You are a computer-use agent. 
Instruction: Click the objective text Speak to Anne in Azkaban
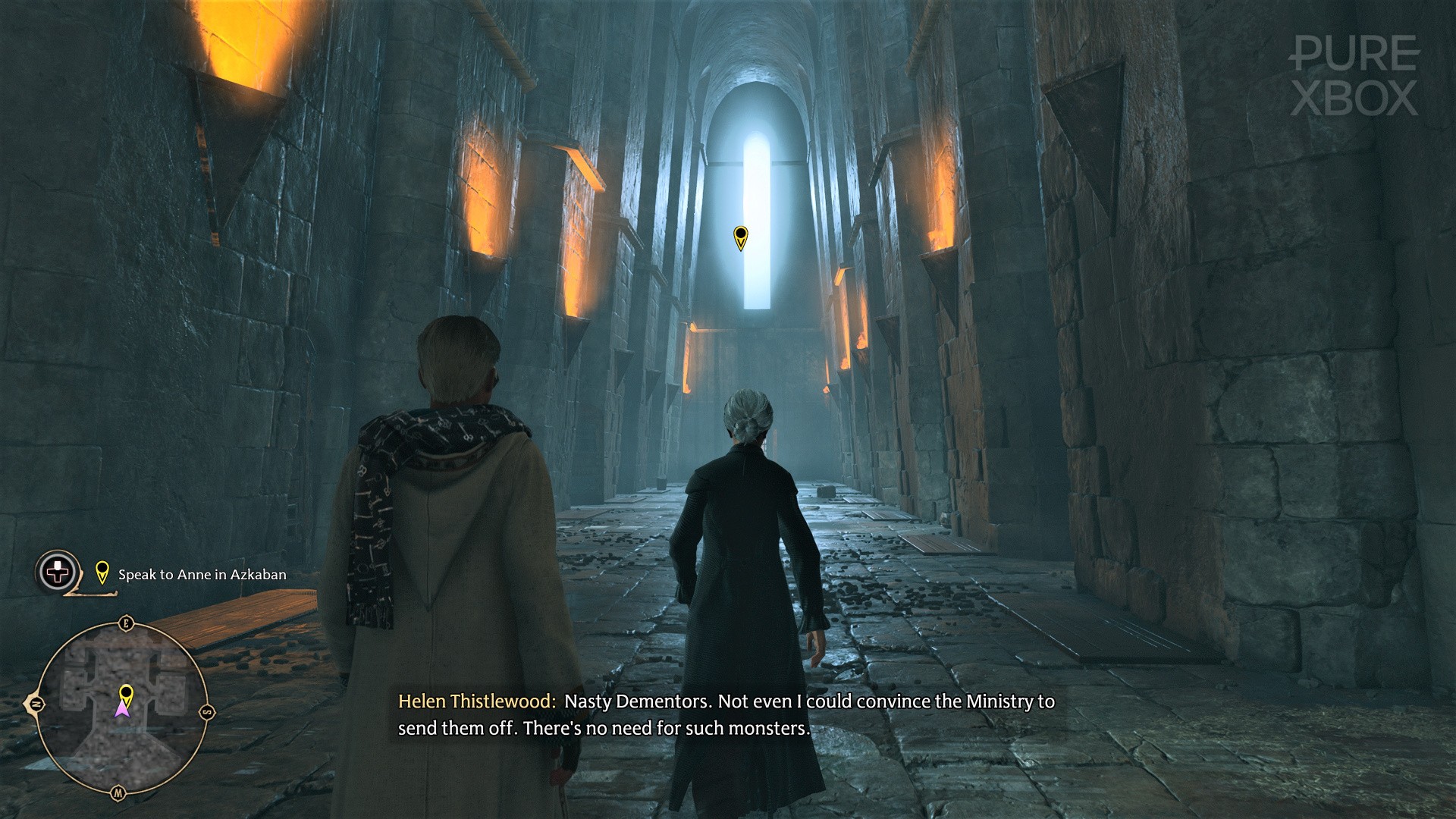click(x=202, y=574)
